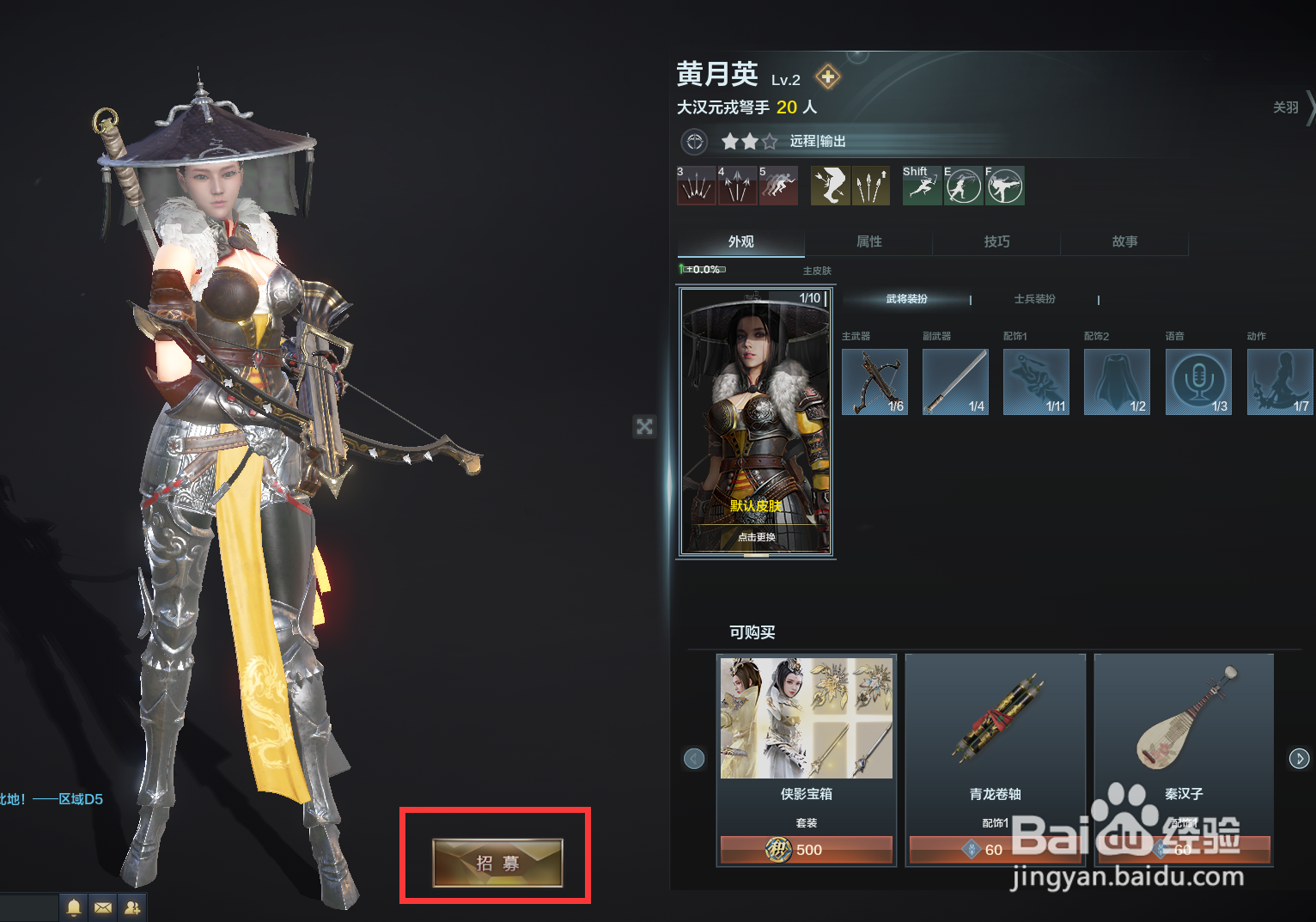Open the add friend icon bottom left
Screen dimensions: 1316x922
[x=133, y=907]
